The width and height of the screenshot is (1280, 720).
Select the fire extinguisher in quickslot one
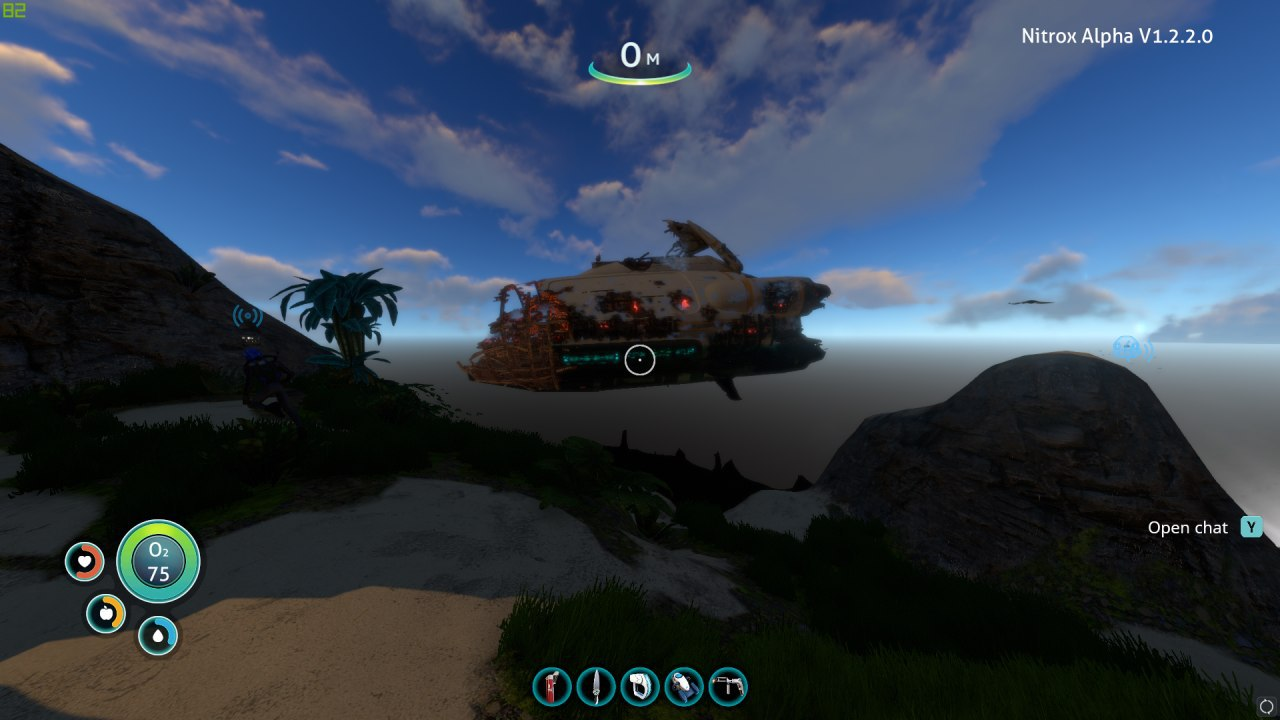(551, 687)
